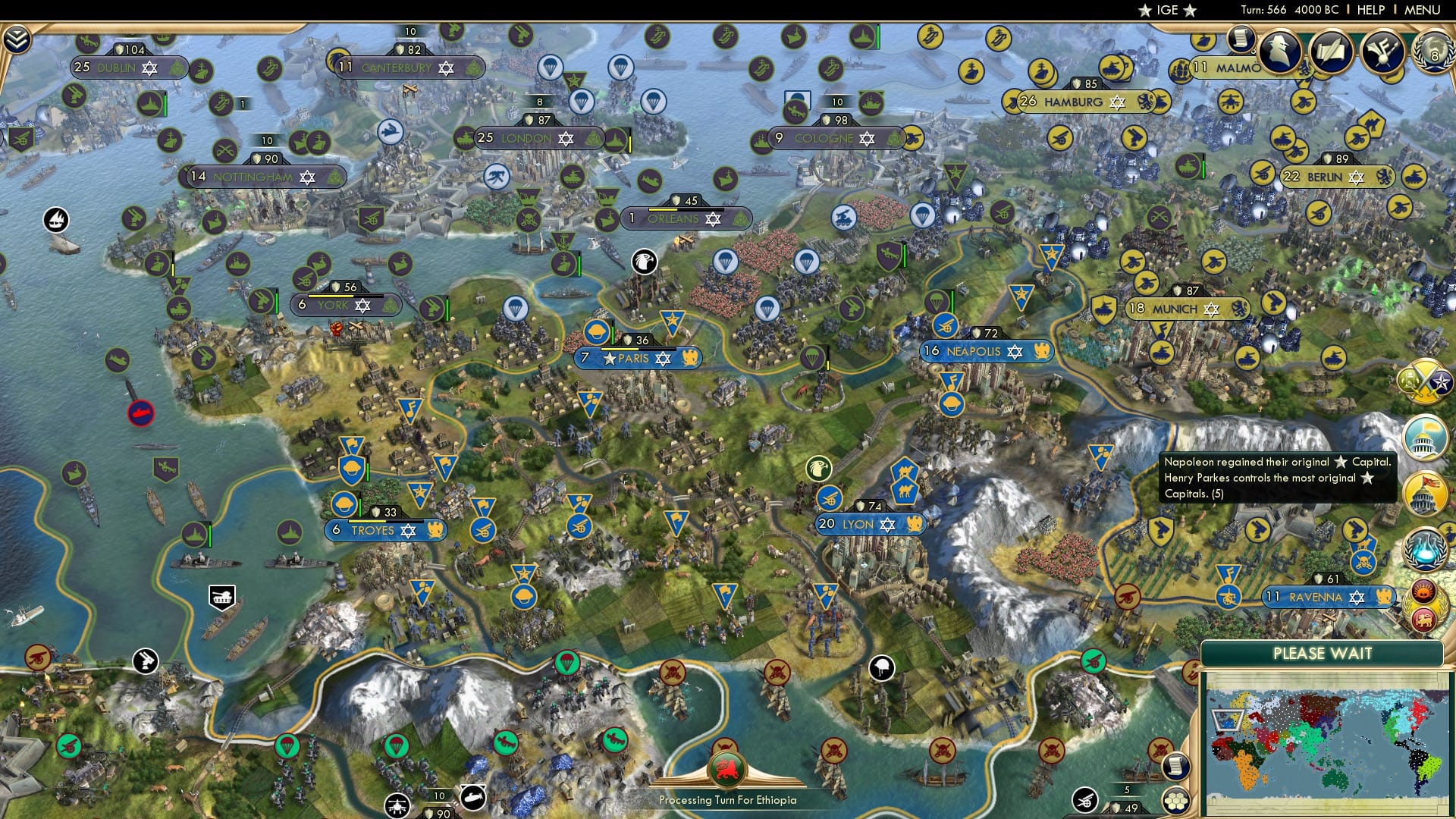
Task: Open the MENU from the top bar
Action: coord(1424,9)
